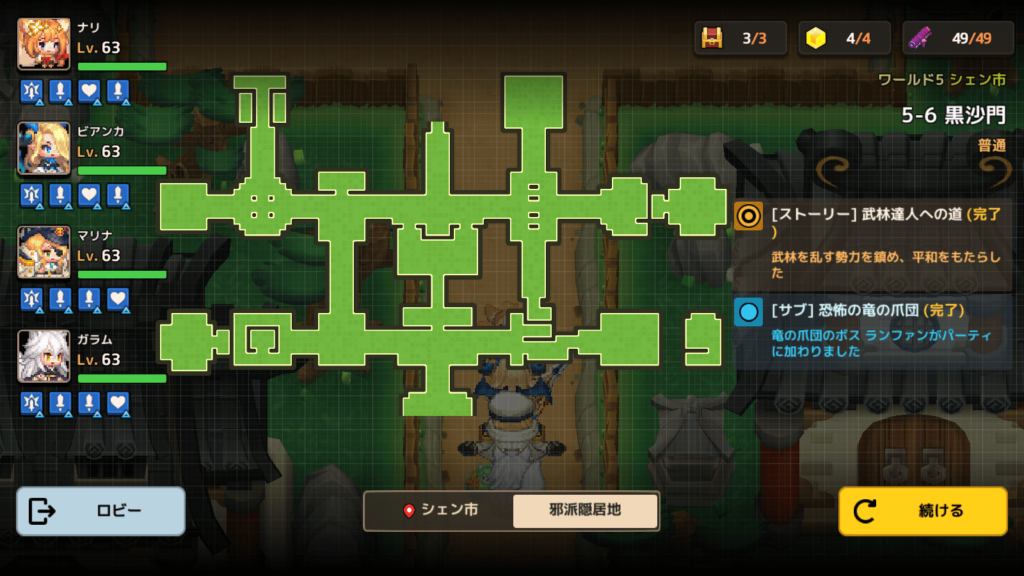This screenshot has width=1024, height=576.
Task: Return to lobby with ロビー button
Action: coord(101,511)
